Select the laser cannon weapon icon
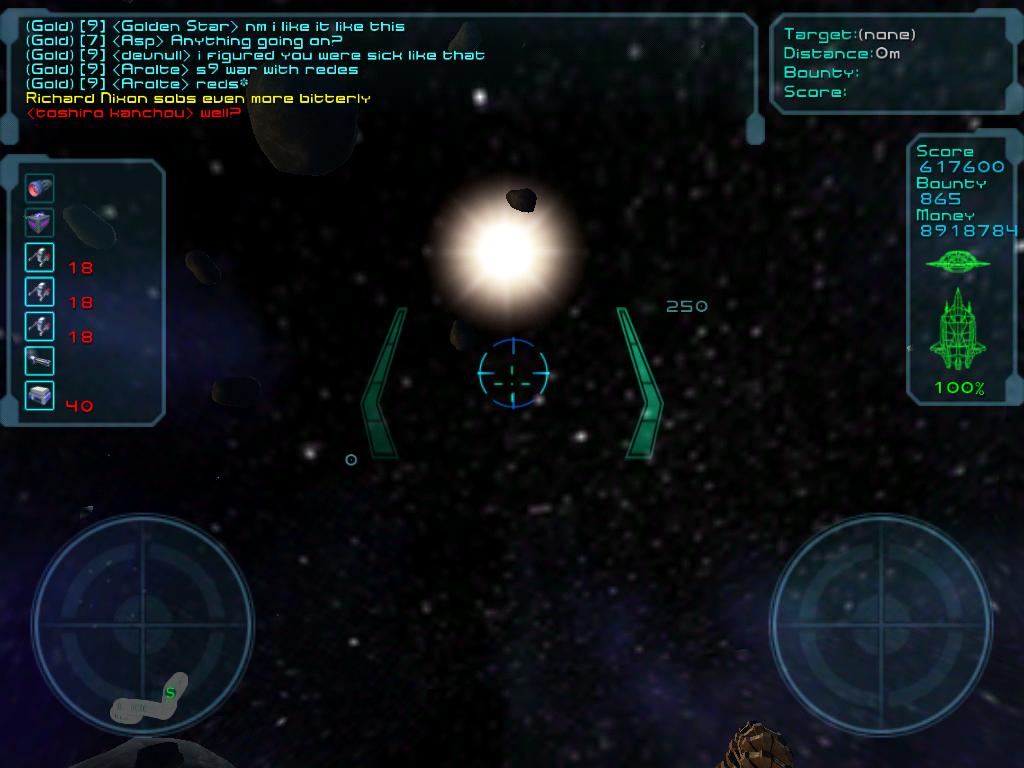The height and width of the screenshot is (768, 1024). pos(40,361)
